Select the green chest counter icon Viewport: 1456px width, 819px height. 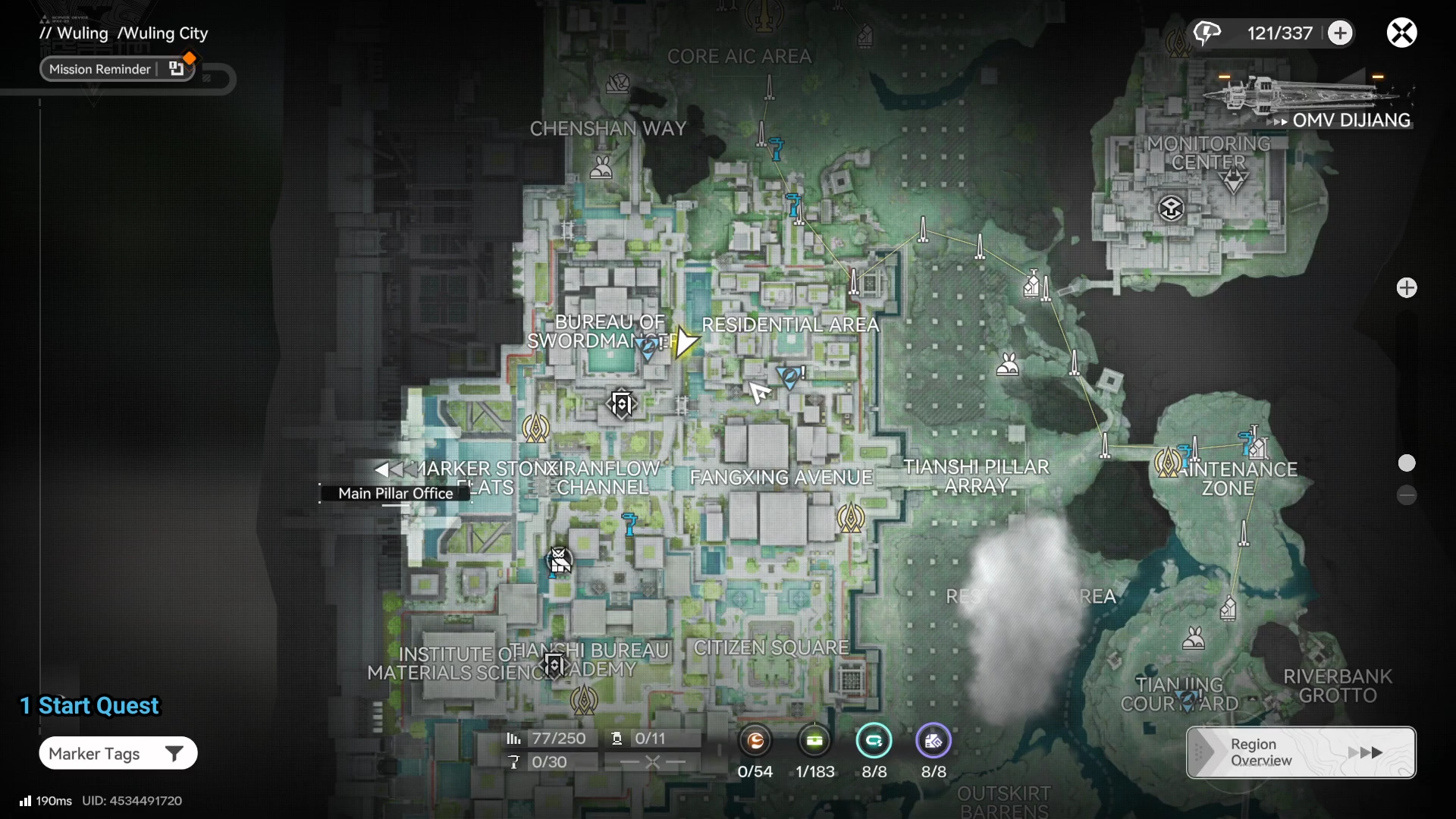[815, 741]
